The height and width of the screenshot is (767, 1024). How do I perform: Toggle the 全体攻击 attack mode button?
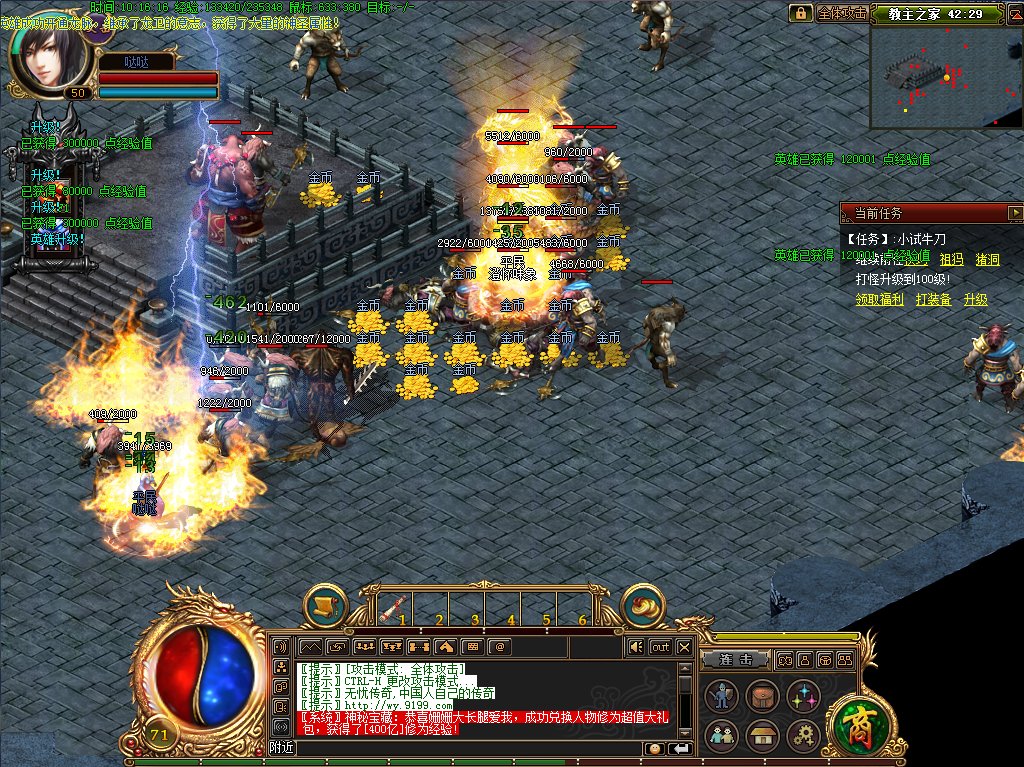pos(841,13)
